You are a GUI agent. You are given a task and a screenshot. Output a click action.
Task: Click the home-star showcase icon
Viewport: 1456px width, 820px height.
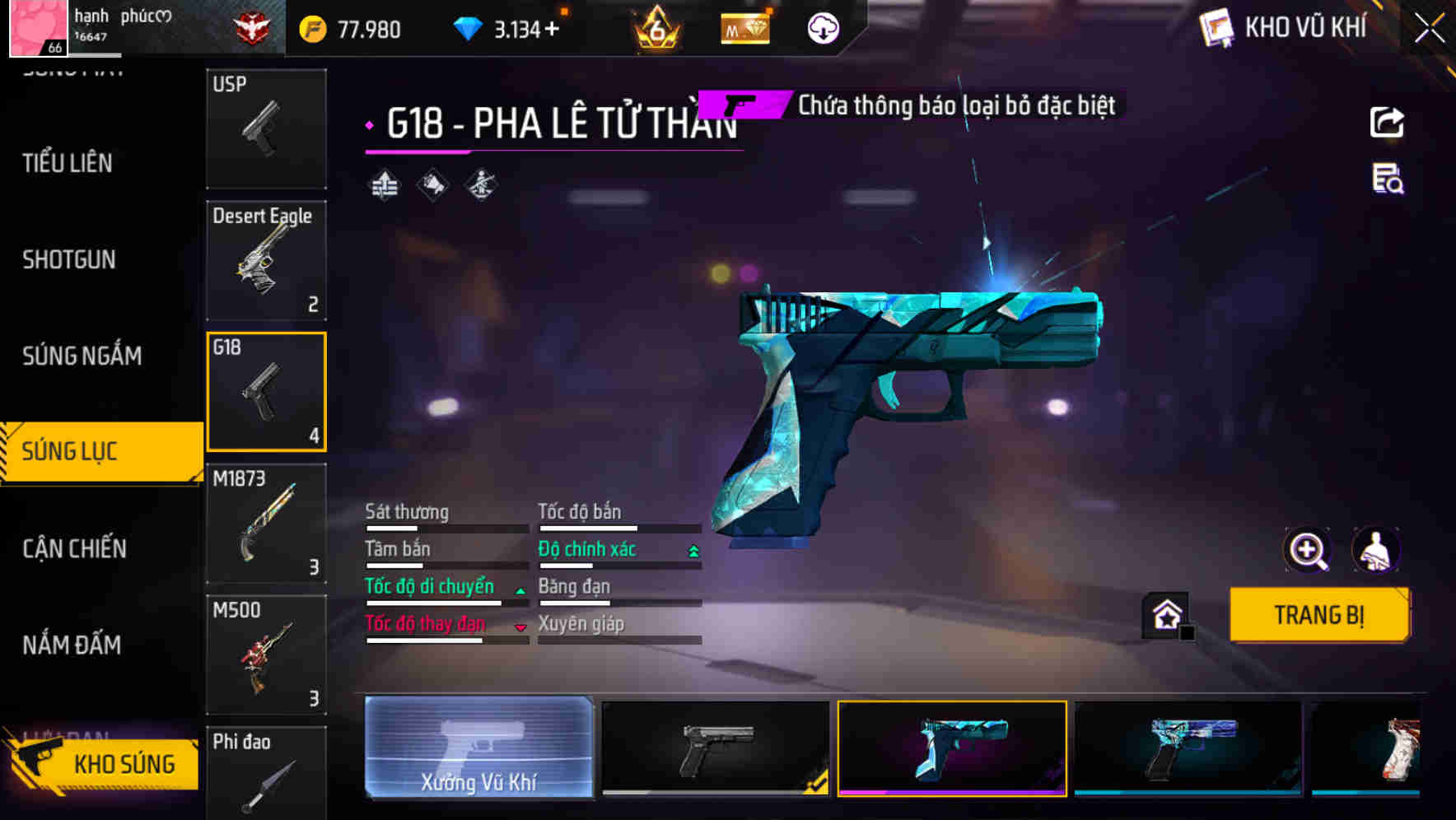pos(1164,614)
